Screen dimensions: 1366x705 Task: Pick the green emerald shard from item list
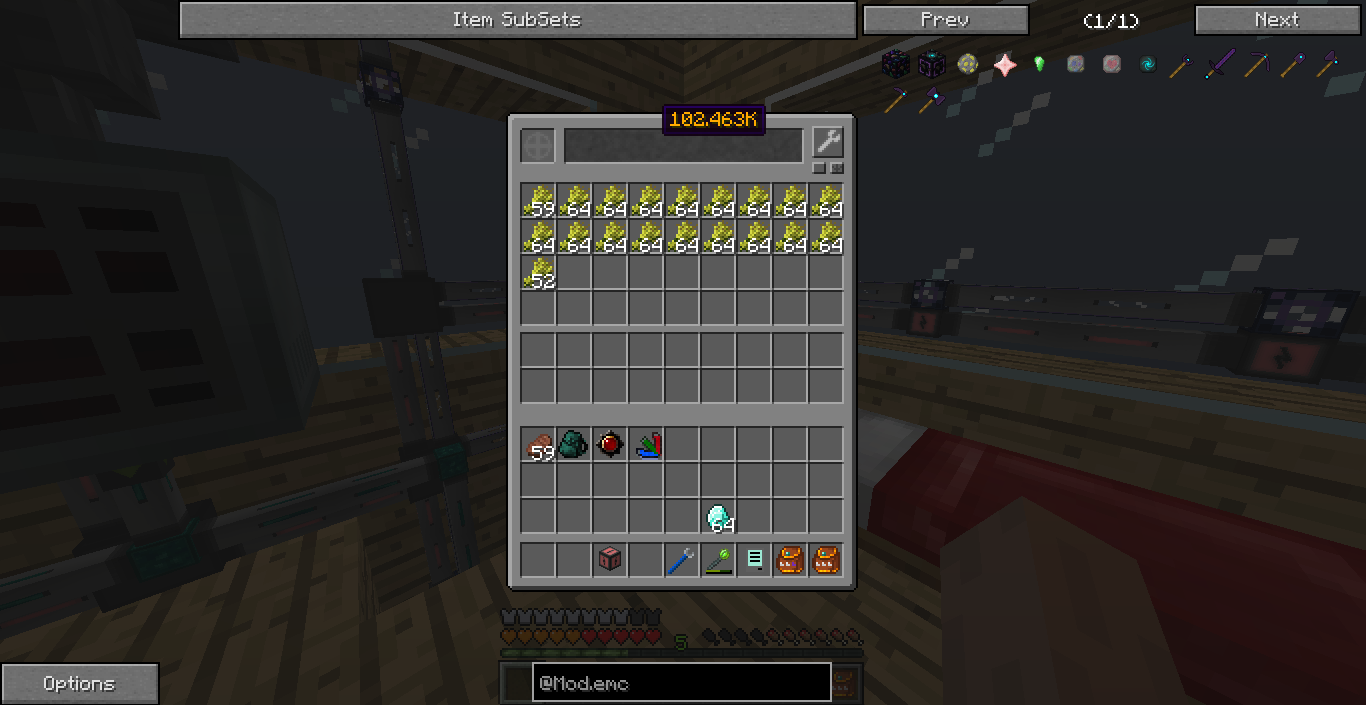[1040, 65]
